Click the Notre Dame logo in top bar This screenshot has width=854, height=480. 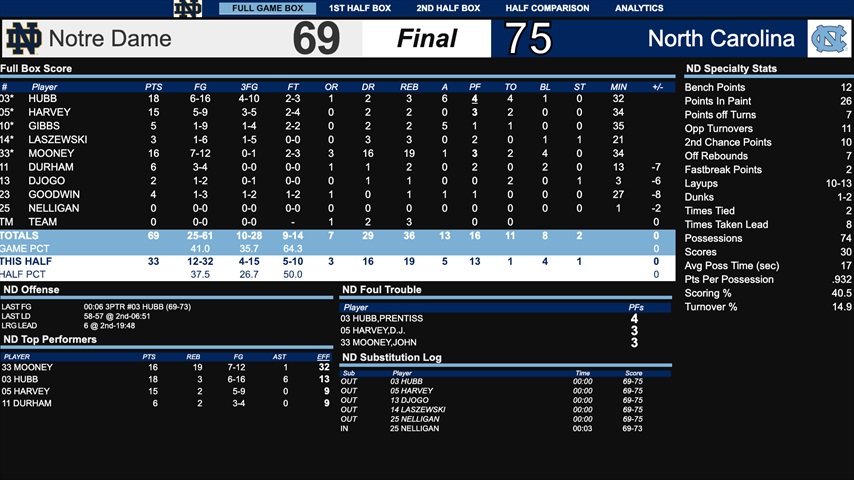(187, 9)
